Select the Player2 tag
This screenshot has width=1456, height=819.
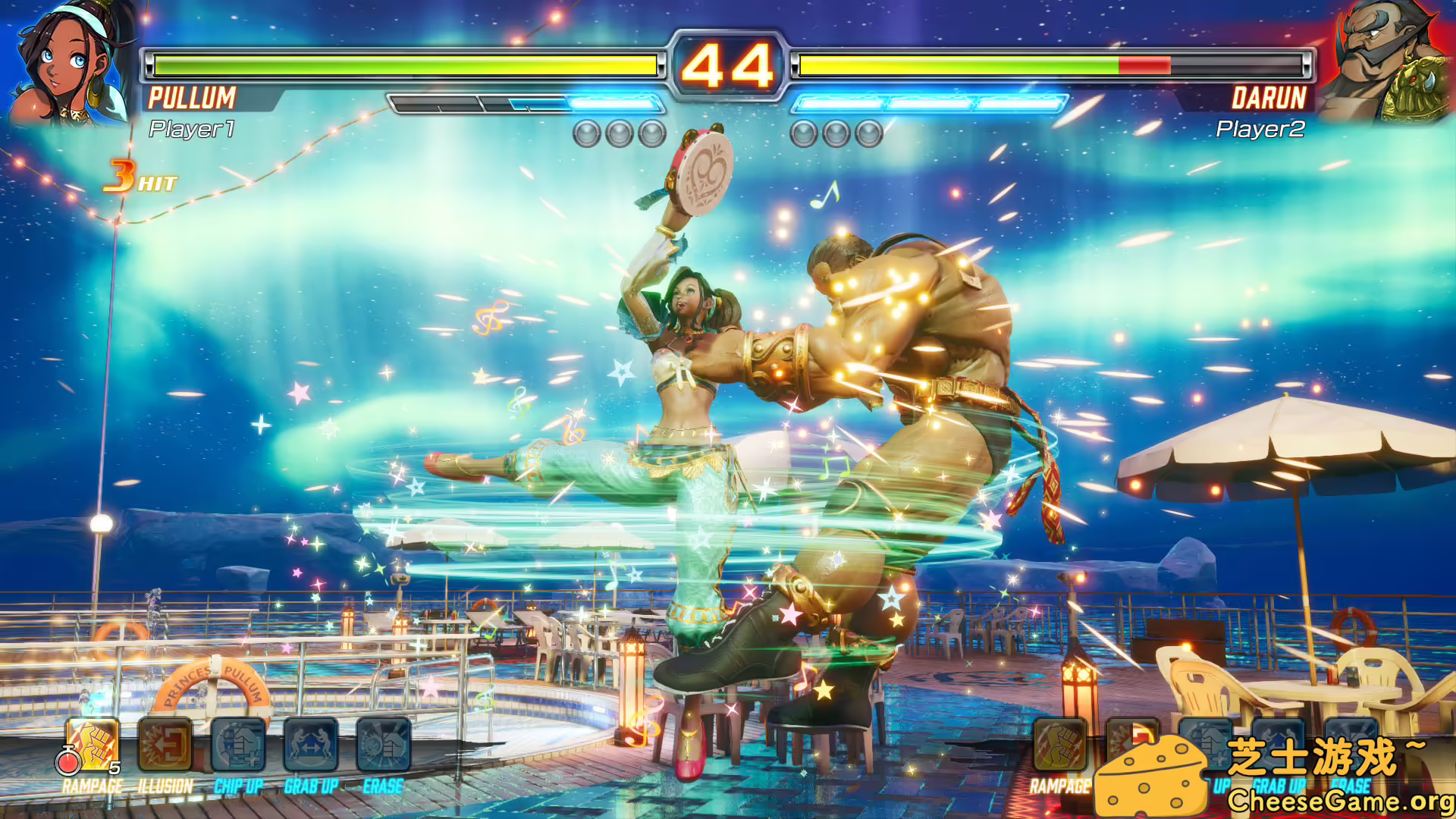1262,129
